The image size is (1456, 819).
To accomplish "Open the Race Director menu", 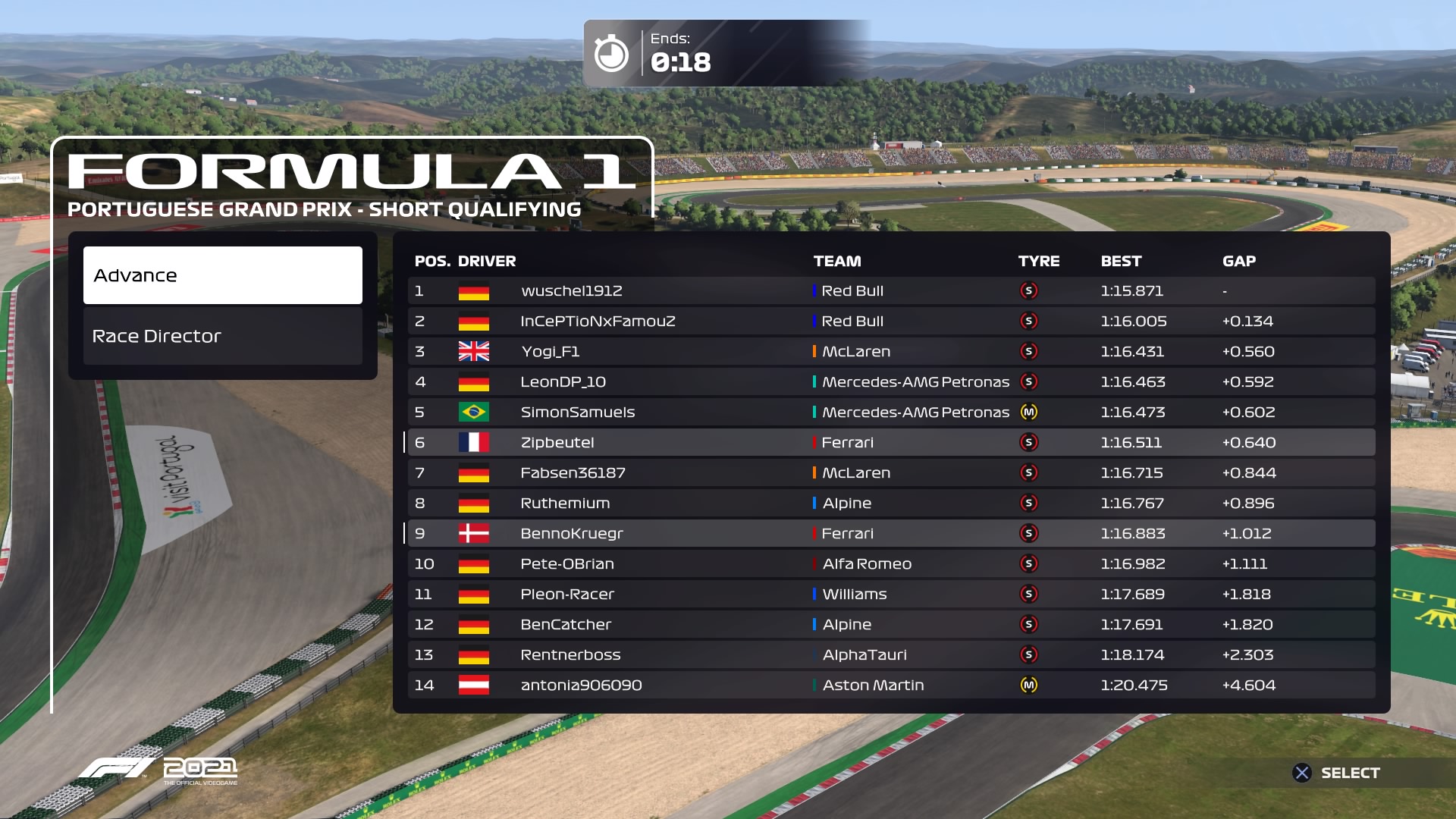I will point(222,336).
